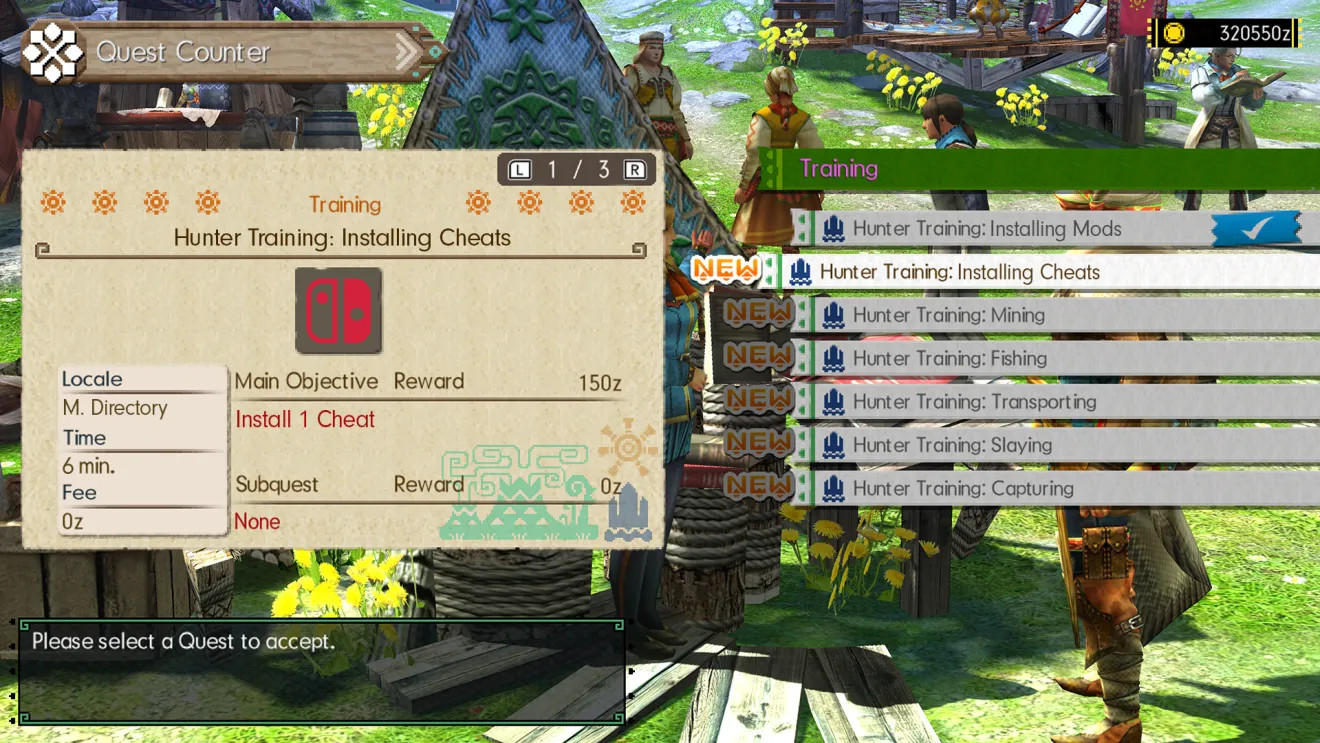
Task: Click the diamond emblem beside Quest Counter title
Action: coord(55,54)
